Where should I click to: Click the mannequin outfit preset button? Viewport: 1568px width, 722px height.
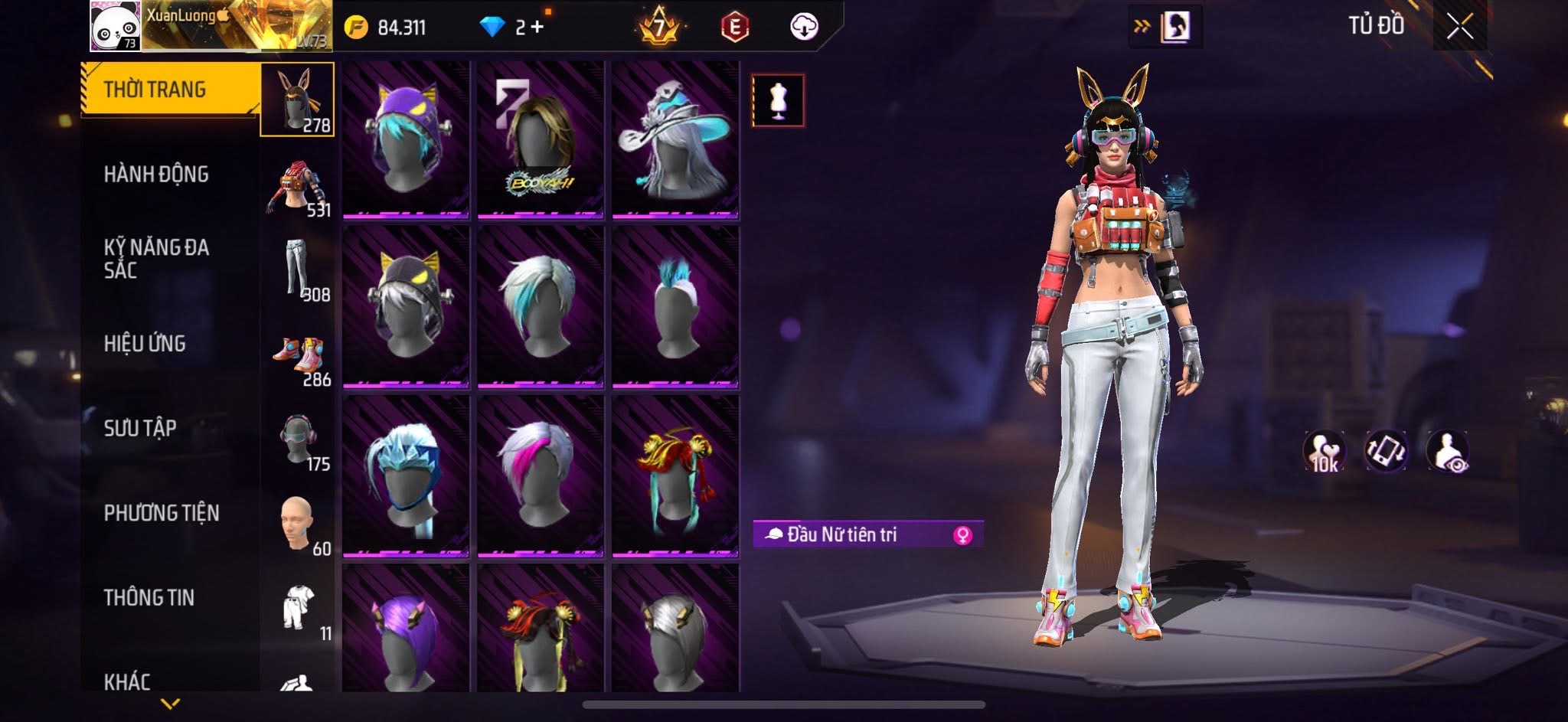click(x=778, y=100)
